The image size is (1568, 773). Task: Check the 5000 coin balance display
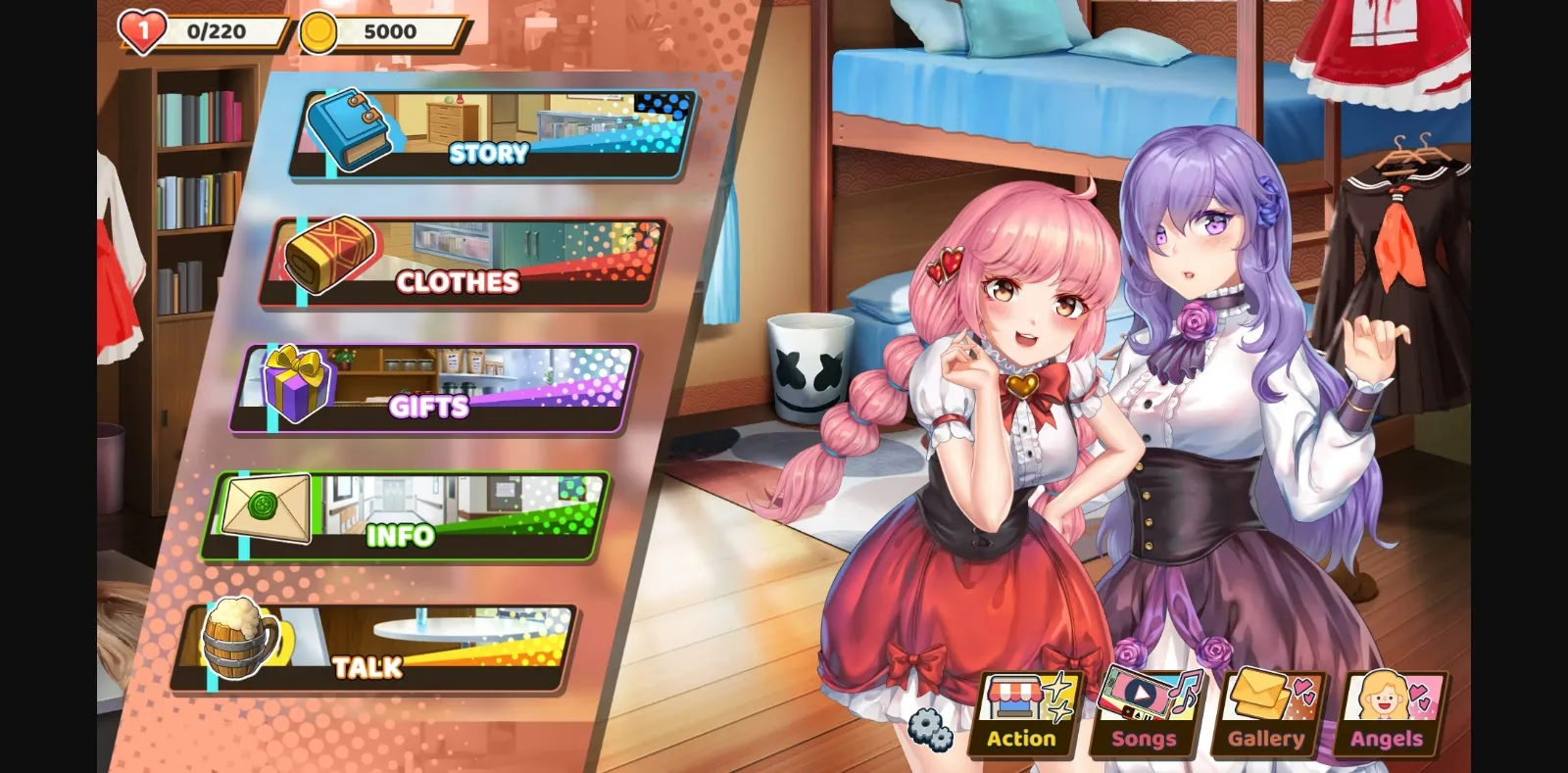point(392,29)
